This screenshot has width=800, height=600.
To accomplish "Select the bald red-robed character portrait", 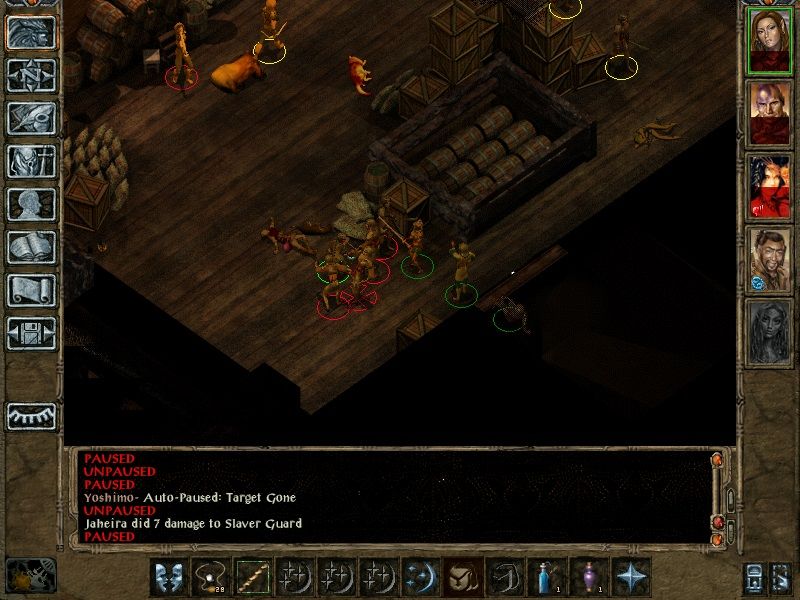I will point(770,113).
